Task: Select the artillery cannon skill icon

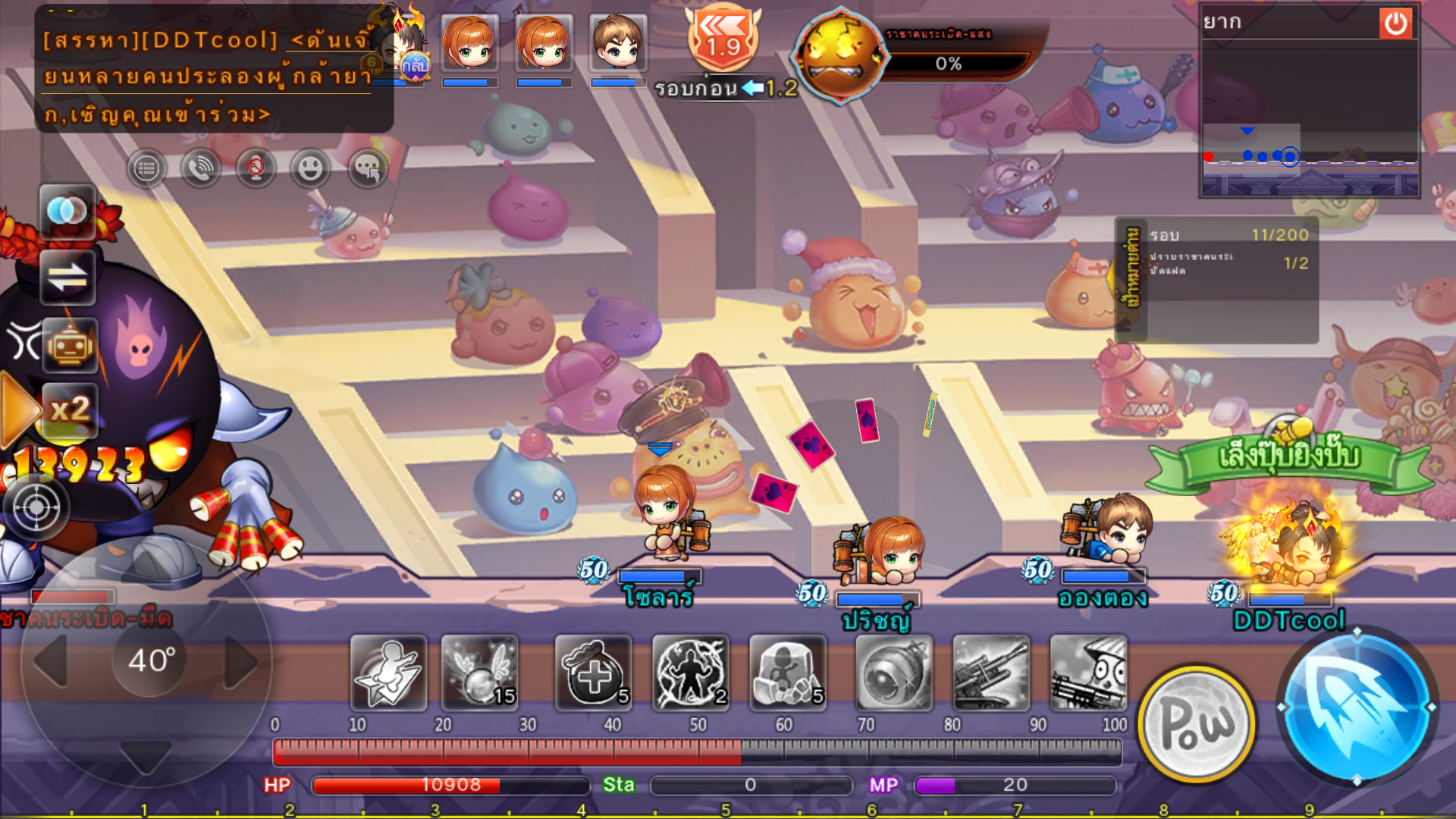Action: pos(990,673)
